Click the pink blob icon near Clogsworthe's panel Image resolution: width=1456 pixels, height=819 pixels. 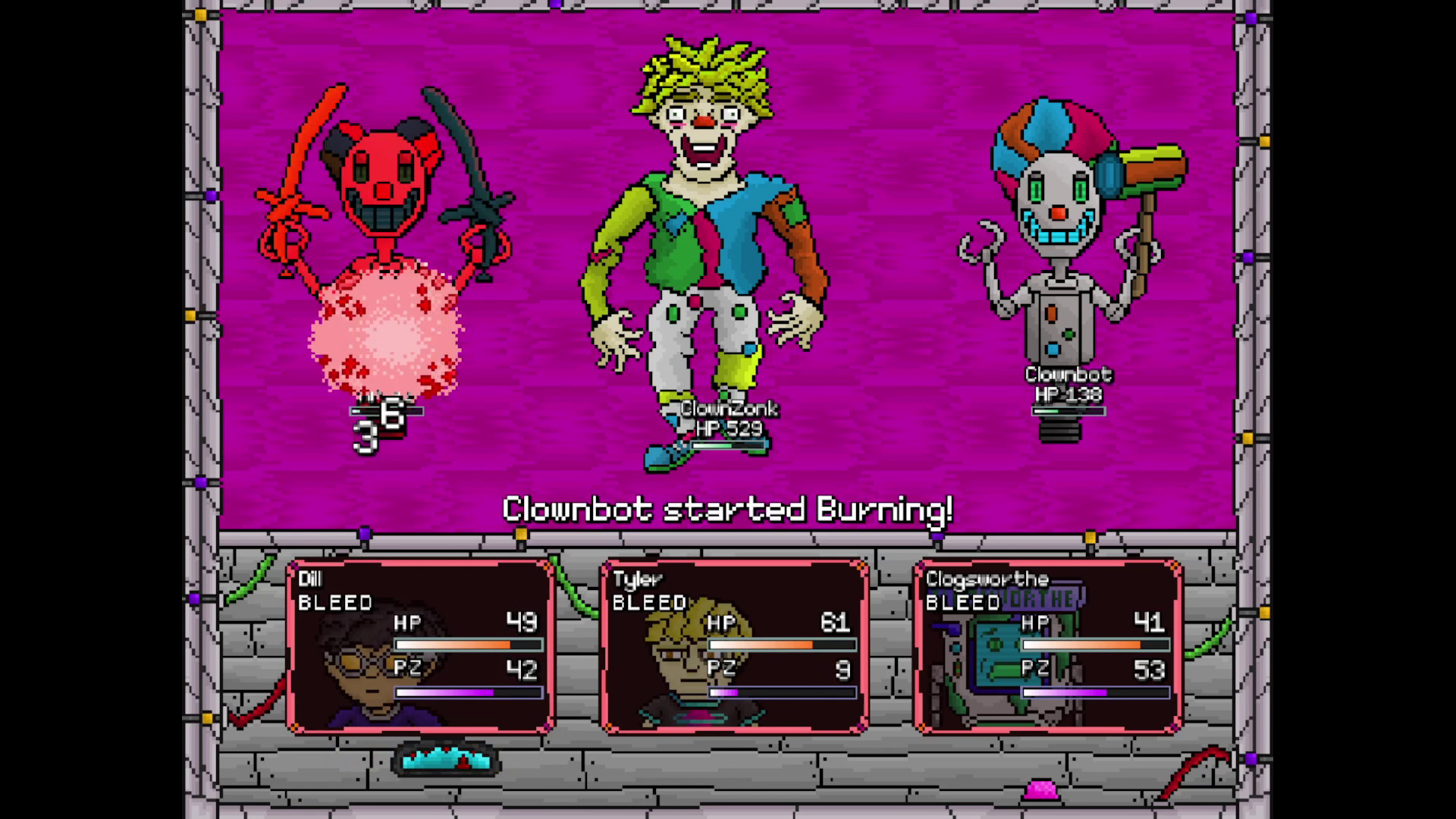point(1042,790)
